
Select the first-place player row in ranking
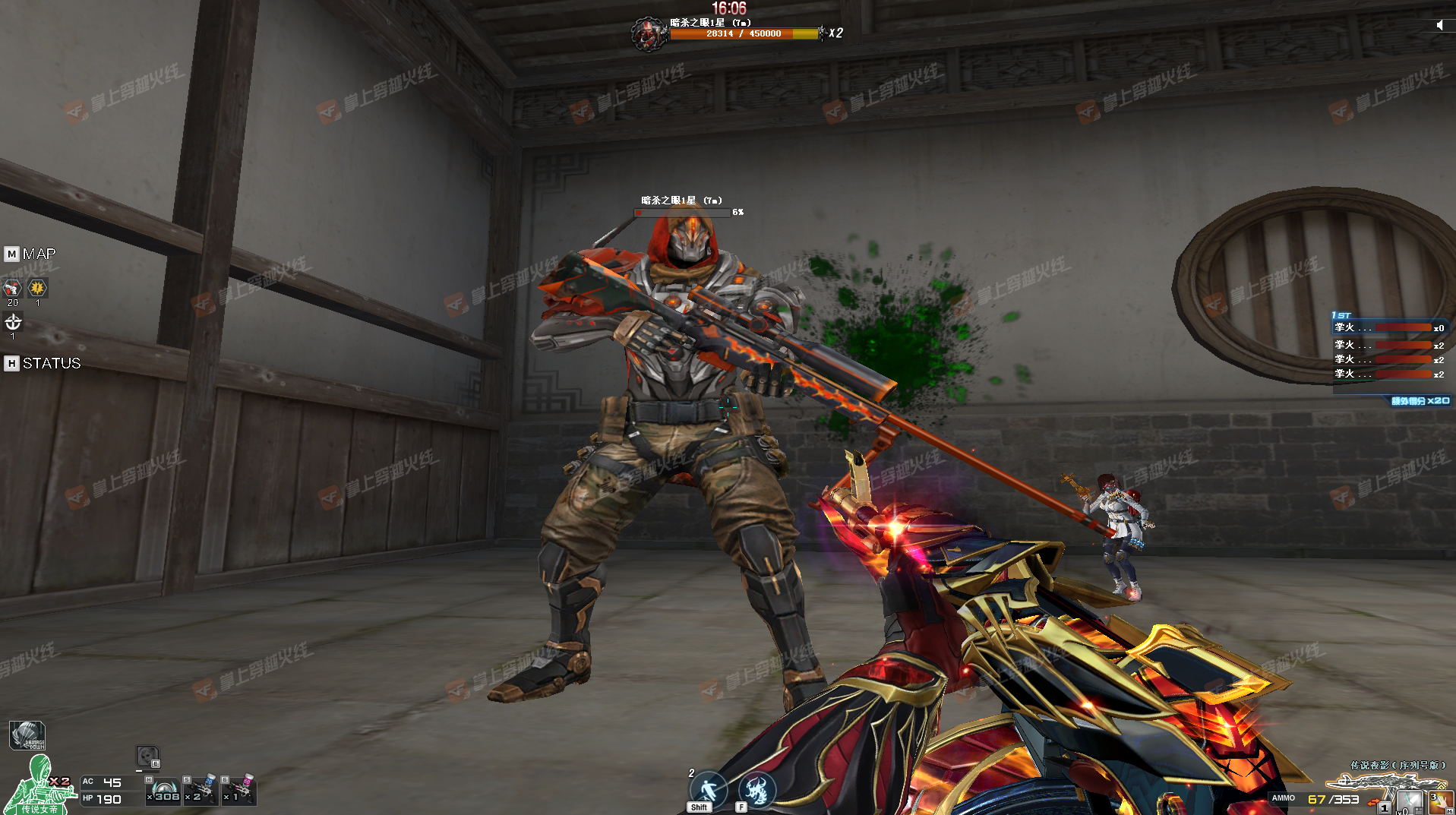pyautogui.click(x=1389, y=328)
